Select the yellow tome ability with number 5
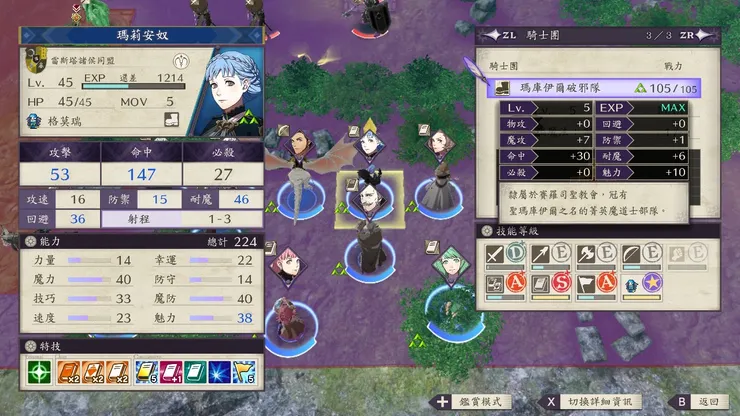Screen dimensions: 740x416 147,373
